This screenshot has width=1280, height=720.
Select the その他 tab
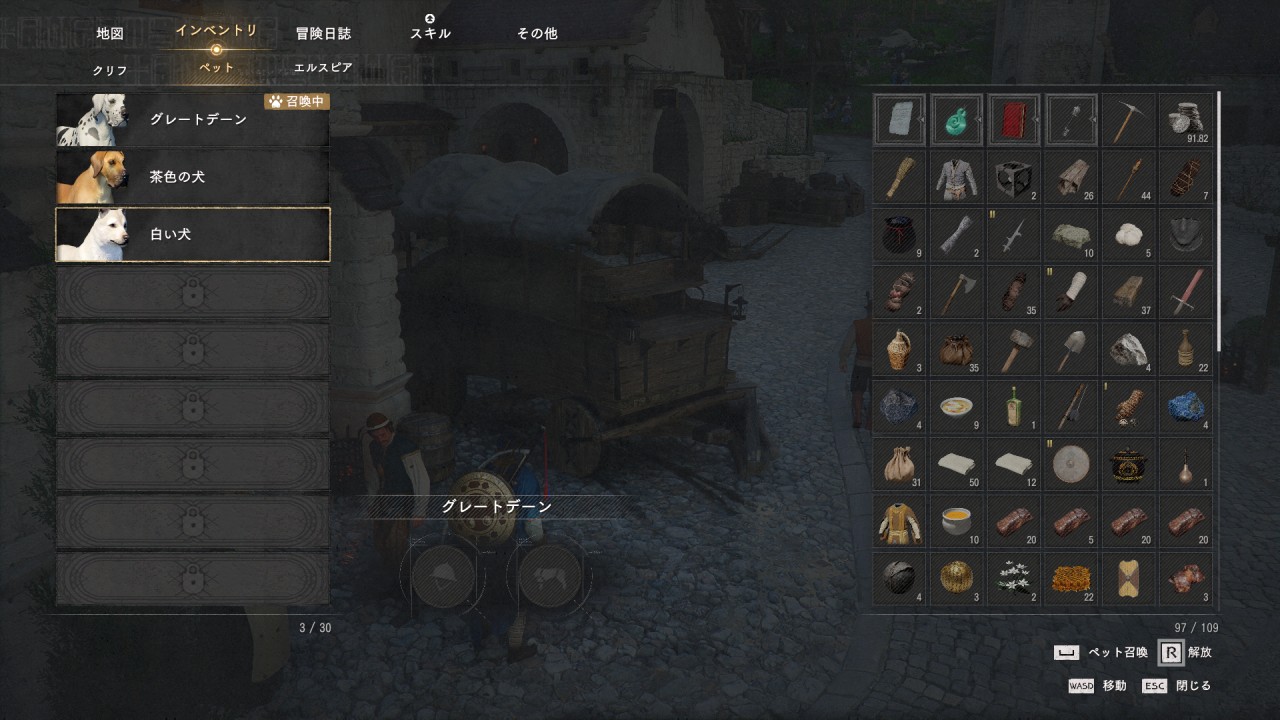[x=537, y=33]
